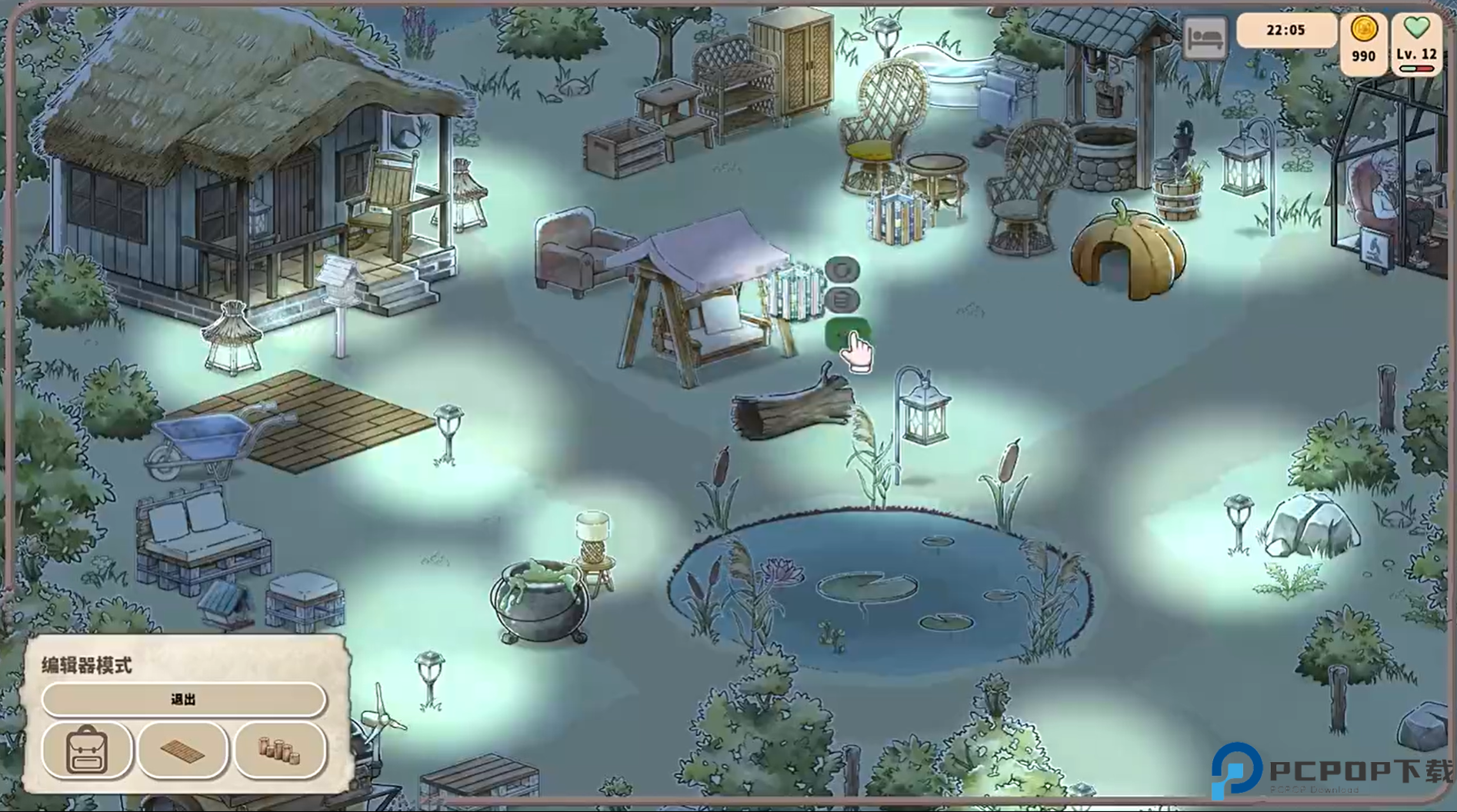Choose the log fence tool
The image size is (1457, 812).
279,750
